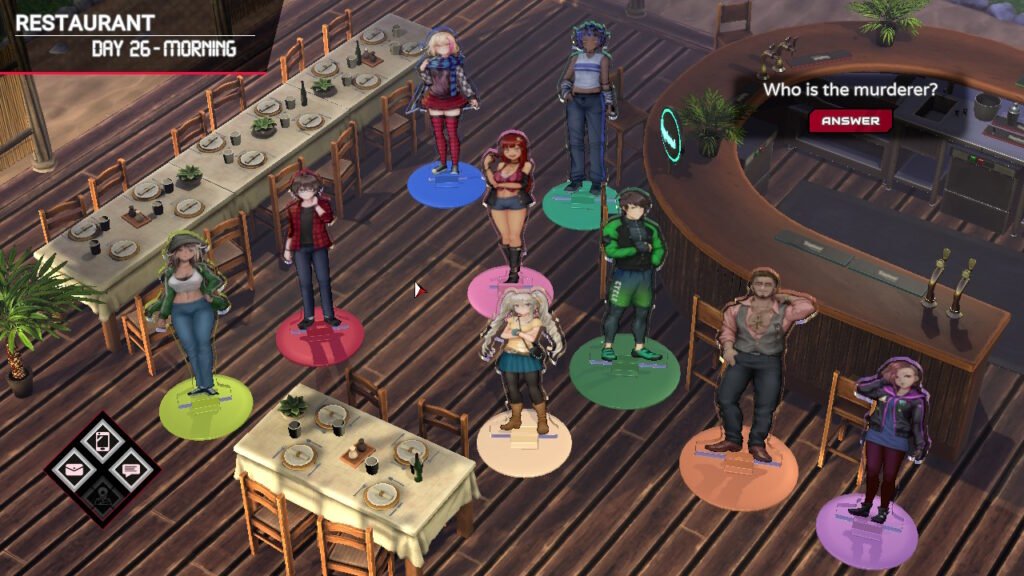Image resolution: width=1024 pixels, height=576 pixels.
Task: Activate the glowing teal marker by the bar
Action: click(x=669, y=135)
